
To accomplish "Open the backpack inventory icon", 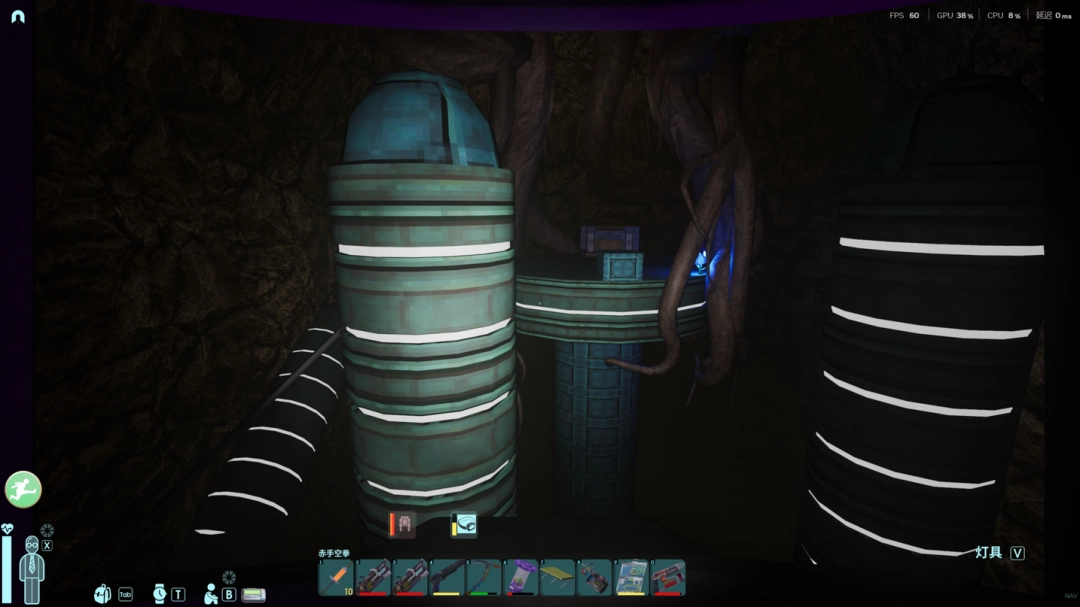I will coord(103,594).
